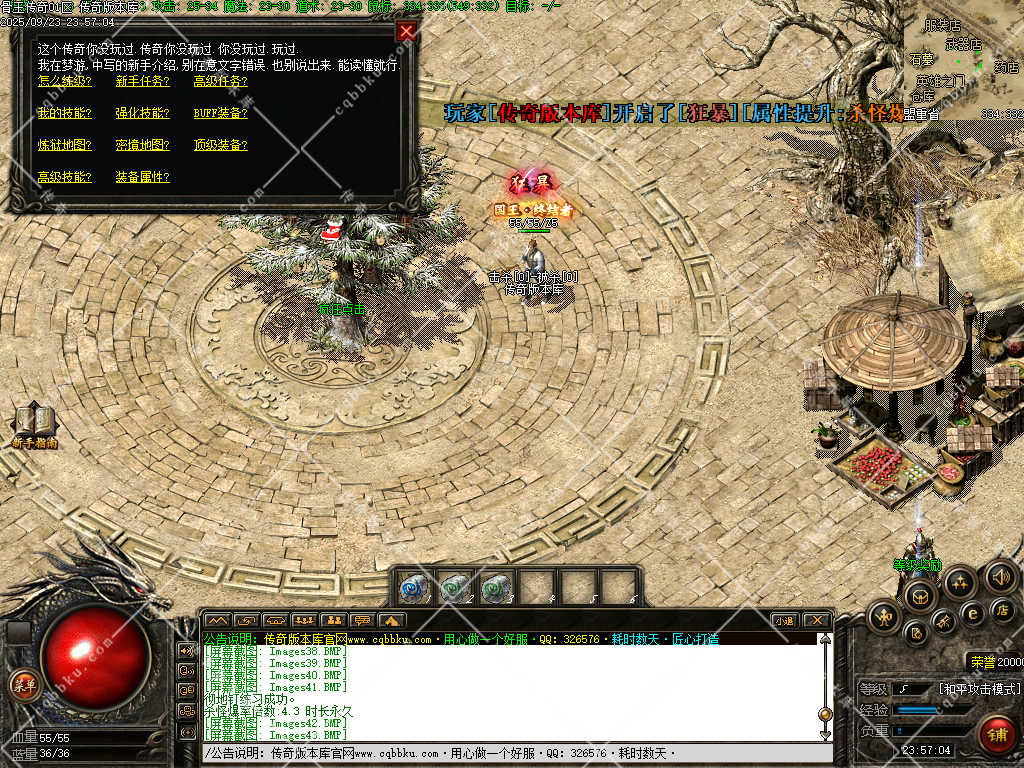Open the "怎么练级?" help link
This screenshot has height=768, width=1024.
coord(64,81)
